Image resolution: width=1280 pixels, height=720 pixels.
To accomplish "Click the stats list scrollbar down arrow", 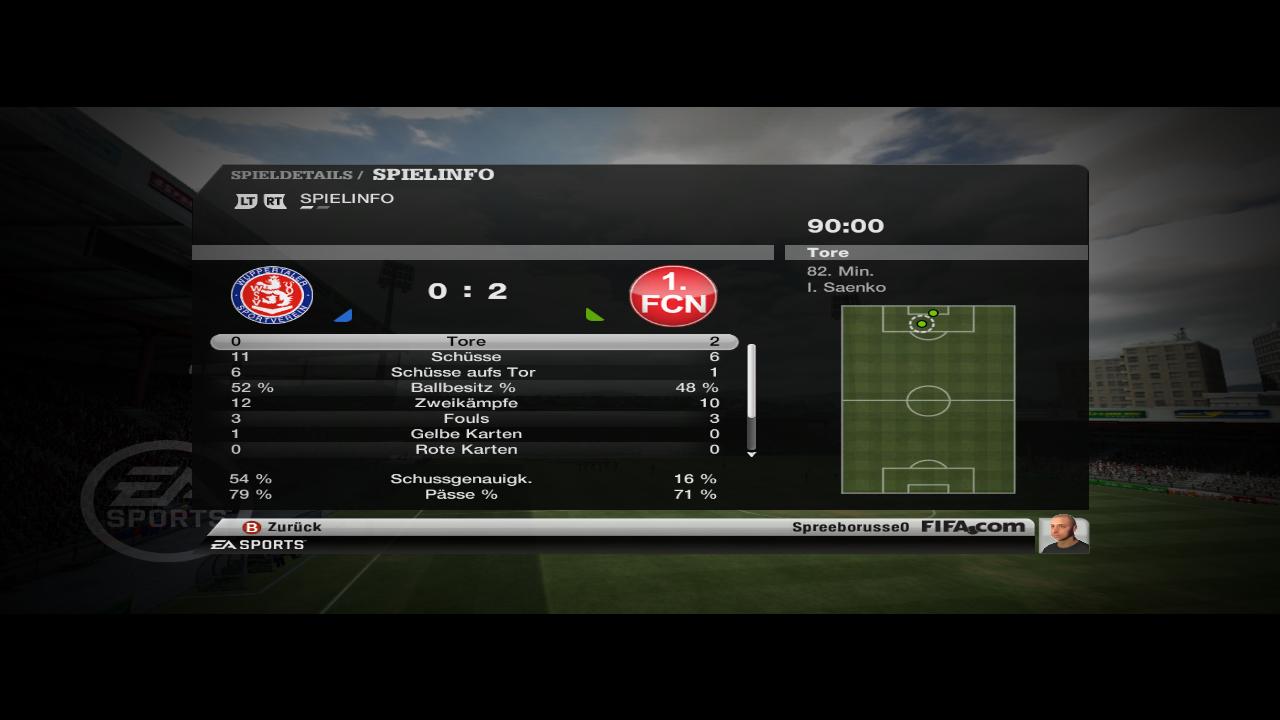I will (752, 454).
